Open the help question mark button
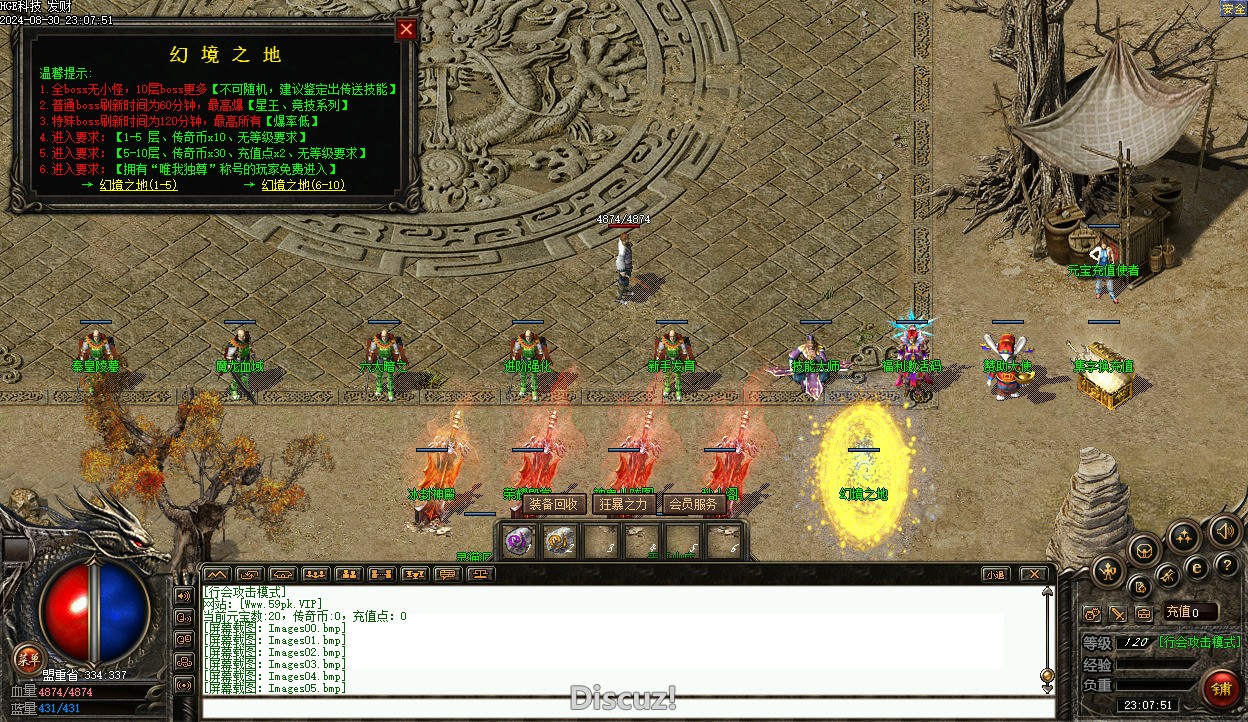The height and width of the screenshot is (722, 1248). (1226, 567)
